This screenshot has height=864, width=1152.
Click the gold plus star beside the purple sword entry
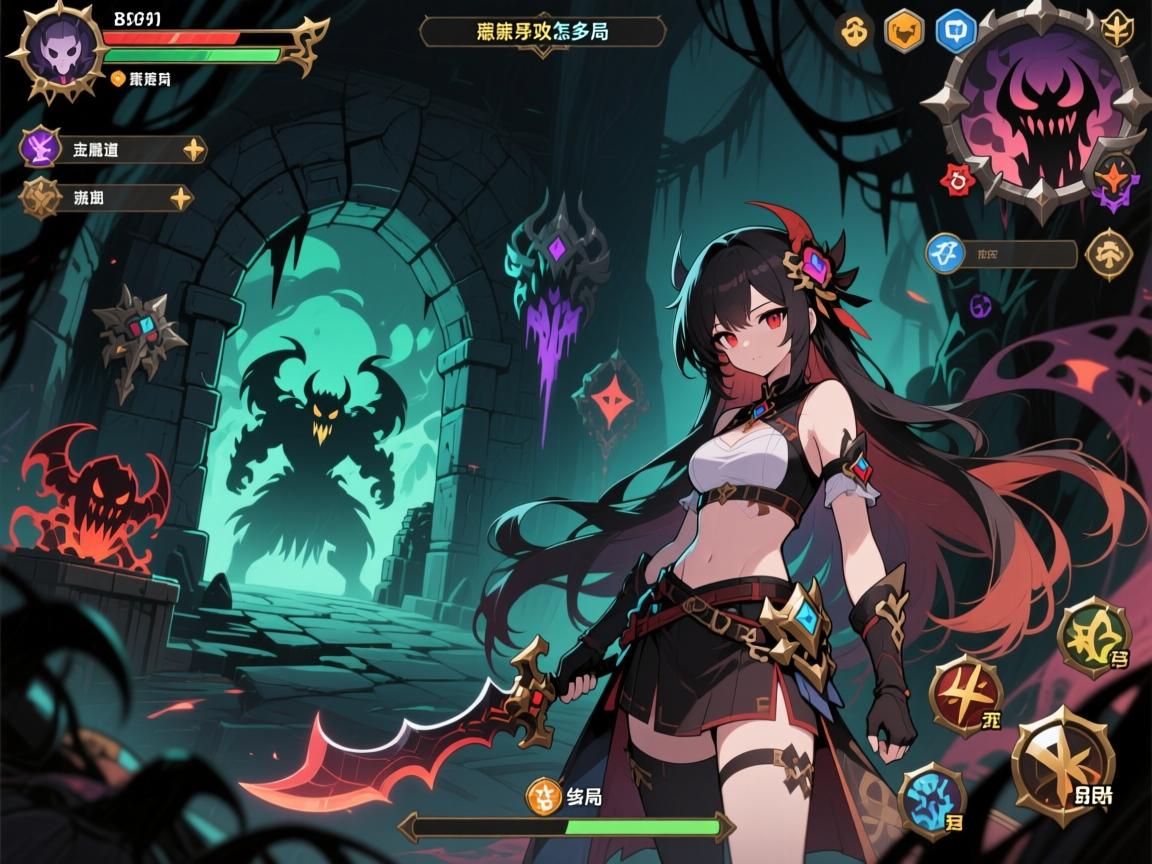point(193,150)
